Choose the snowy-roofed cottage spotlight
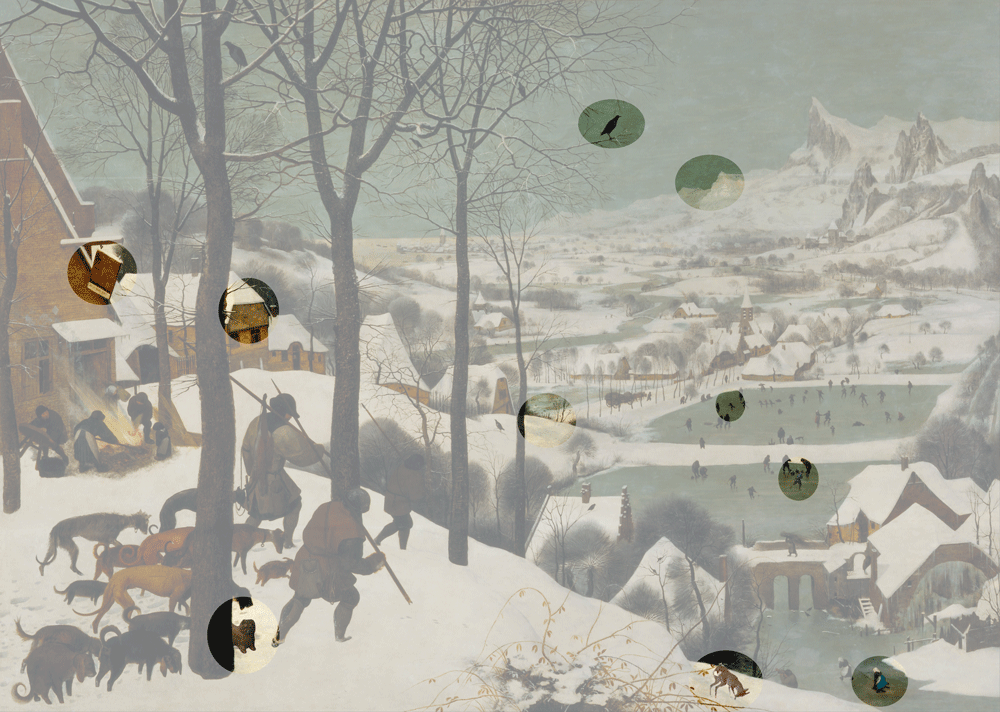The image size is (1000, 712). pyautogui.click(x=248, y=311)
